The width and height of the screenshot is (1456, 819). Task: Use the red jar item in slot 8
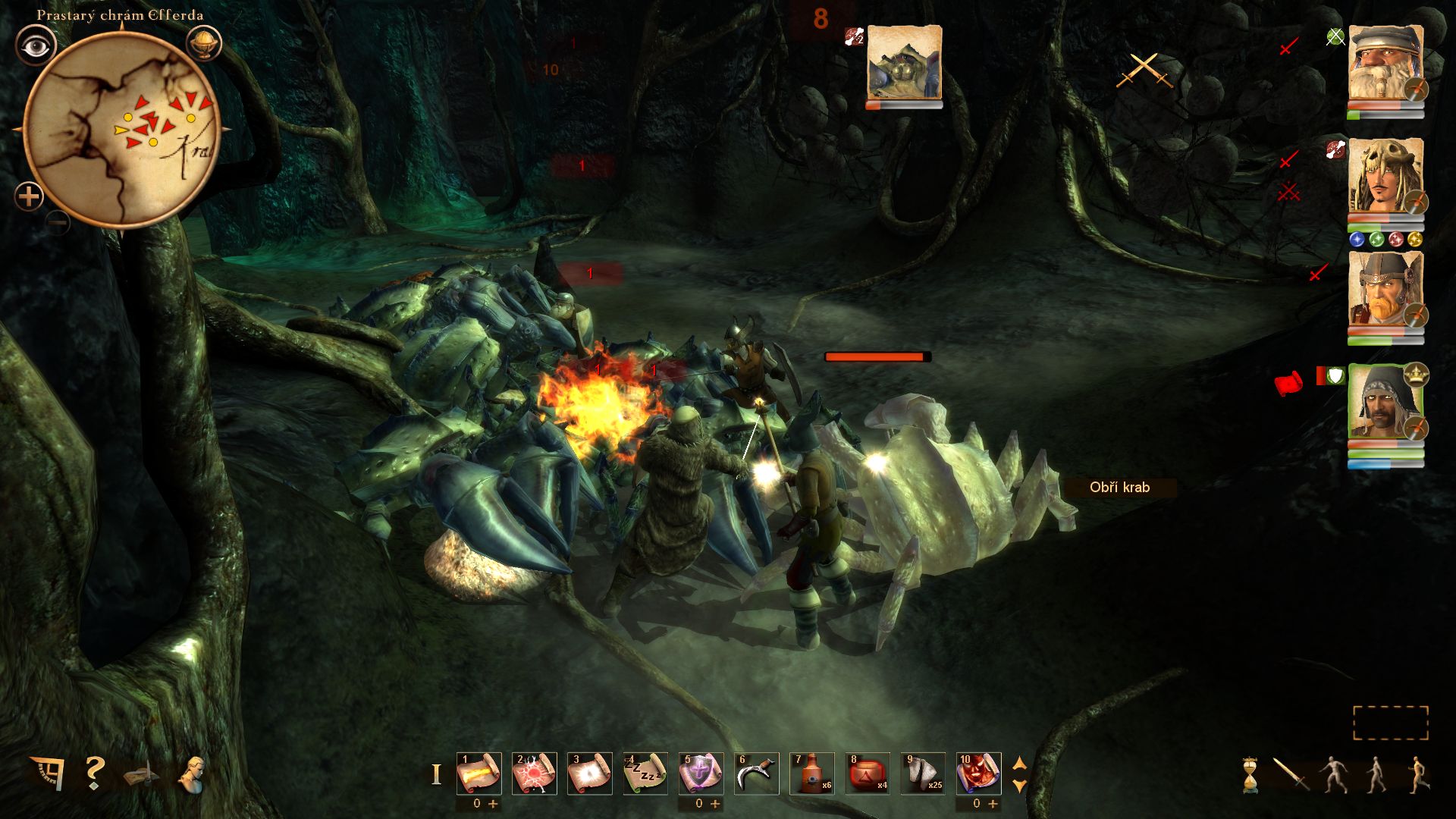click(868, 773)
